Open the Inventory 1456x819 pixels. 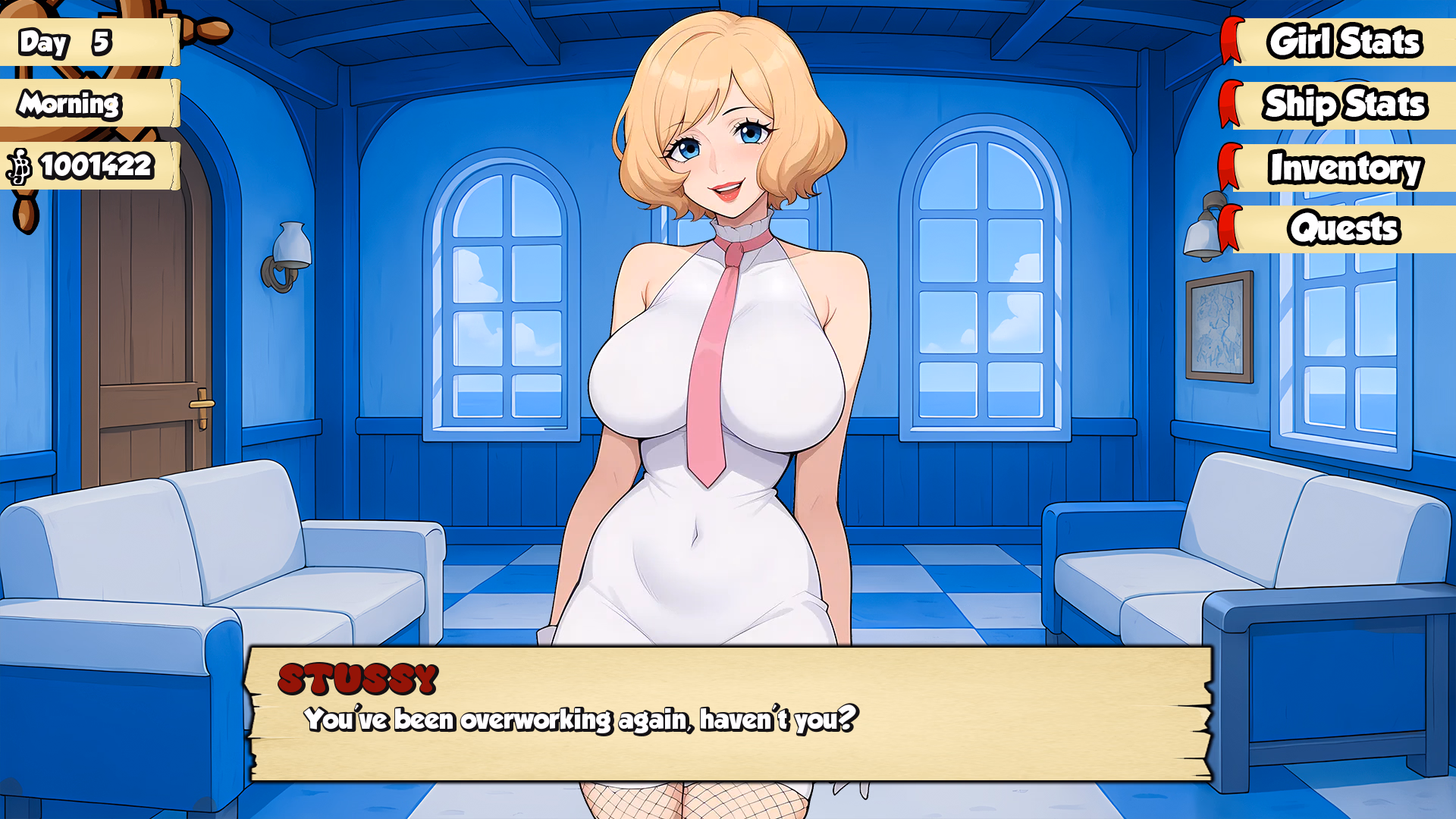tap(1343, 168)
